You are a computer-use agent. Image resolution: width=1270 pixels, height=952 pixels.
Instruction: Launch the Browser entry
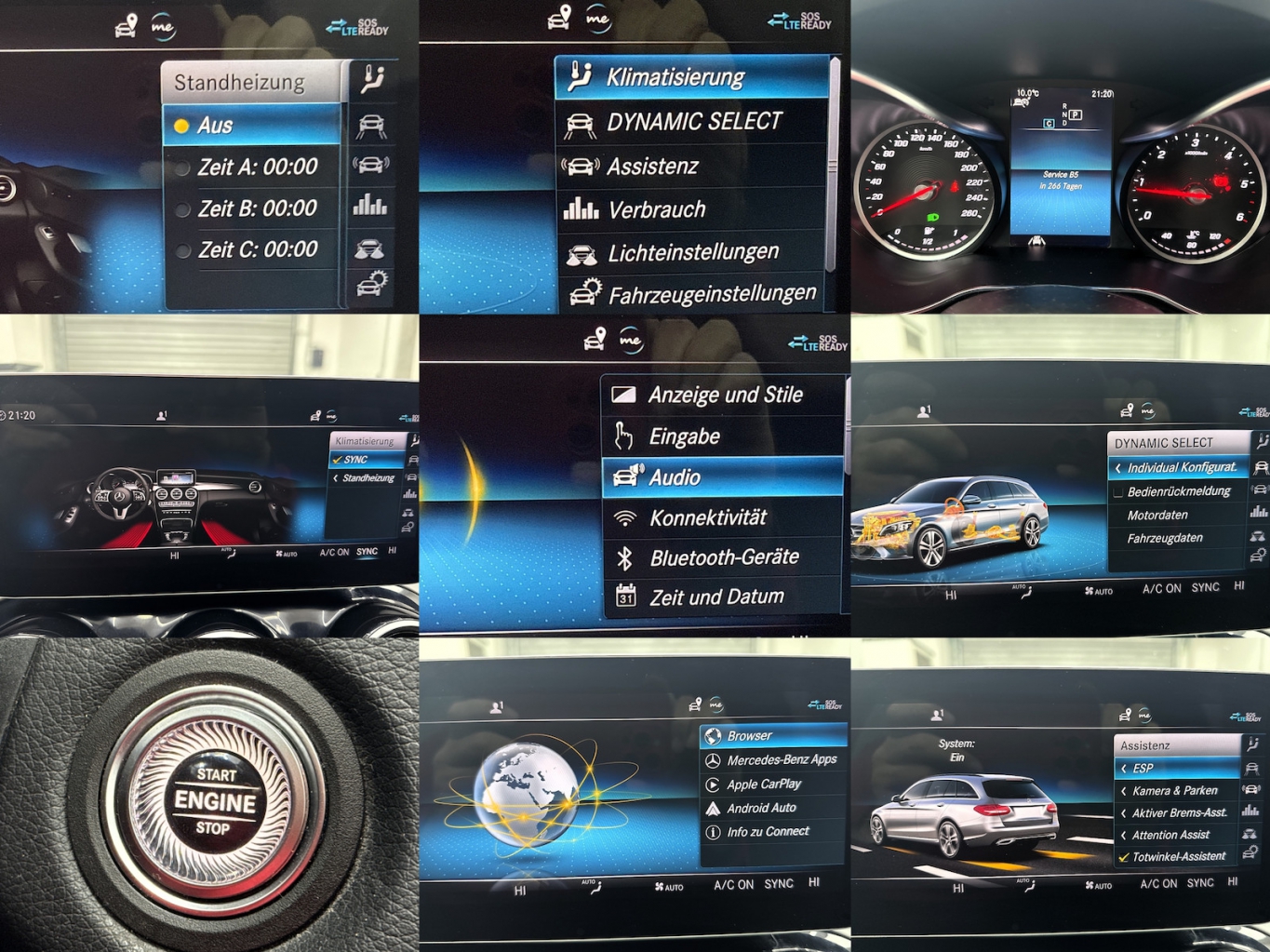tap(750, 736)
